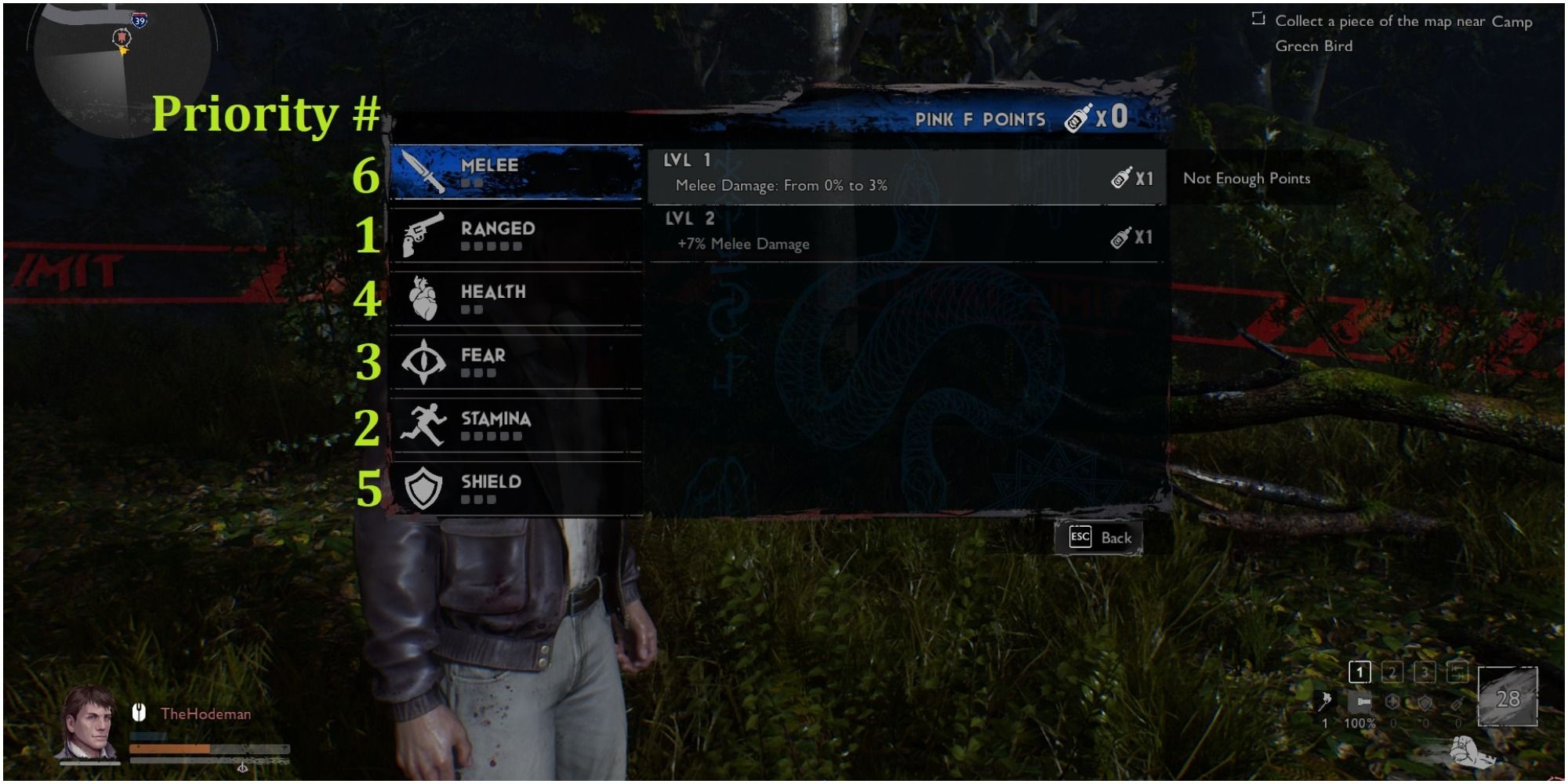Image resolution: width=1568 pixels, height=784 pixels.
Task: Select the axe weapon icon in the hotbar
Action: pos(1325,700)
